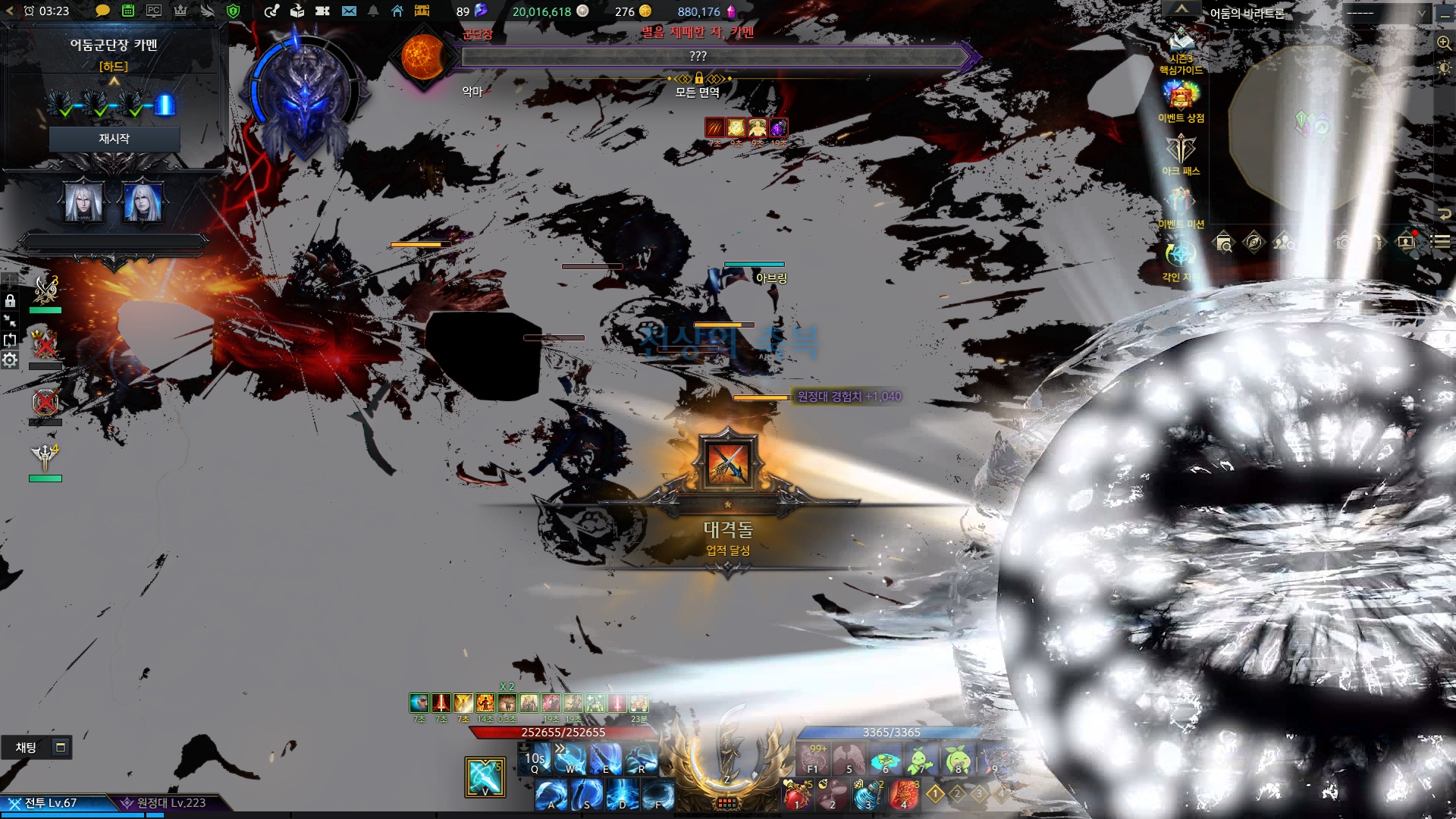Open the 이벤트 미션 gift box

[1181, 203]
